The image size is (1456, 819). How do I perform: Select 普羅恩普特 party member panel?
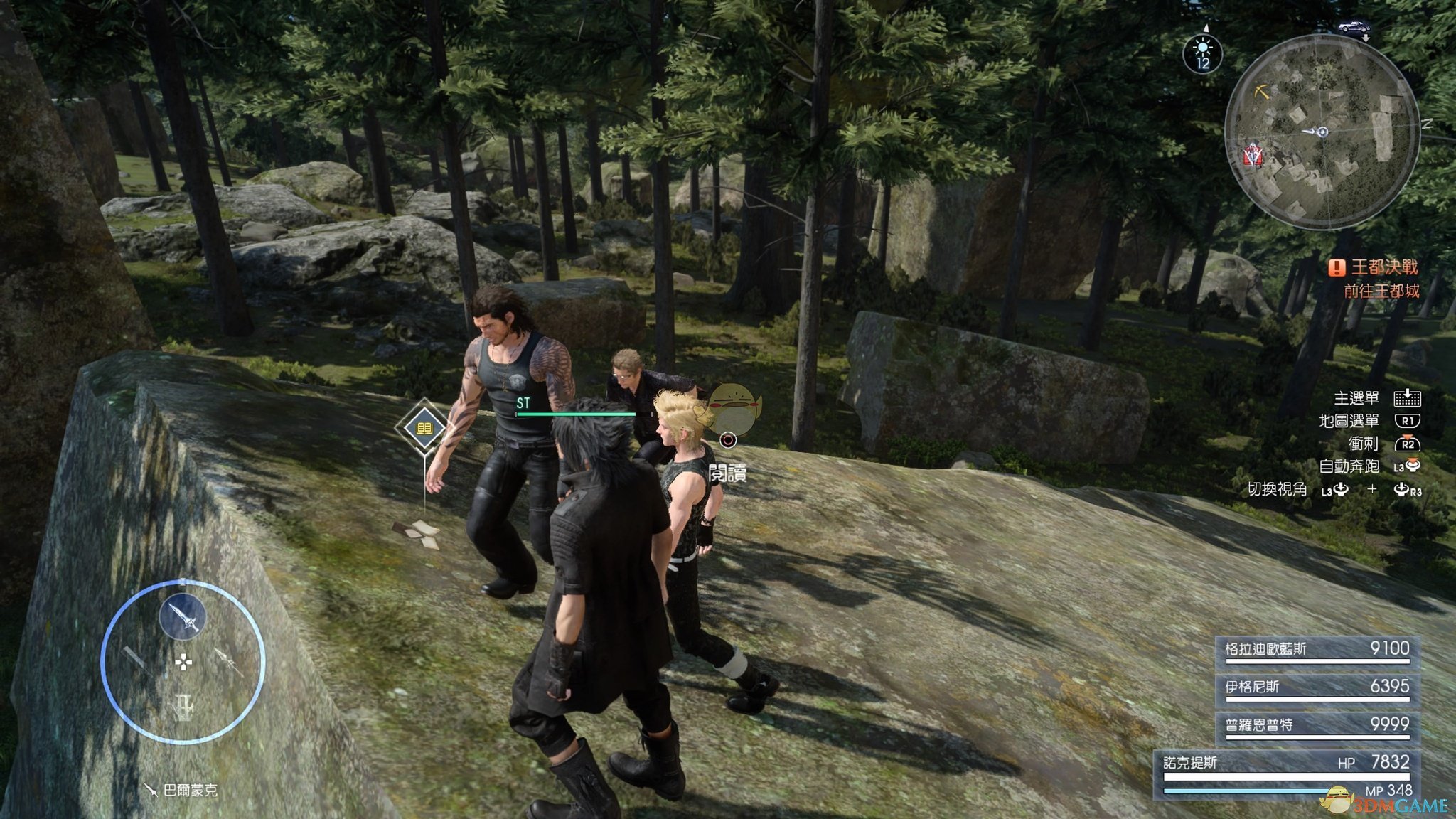click(1317, 726)
